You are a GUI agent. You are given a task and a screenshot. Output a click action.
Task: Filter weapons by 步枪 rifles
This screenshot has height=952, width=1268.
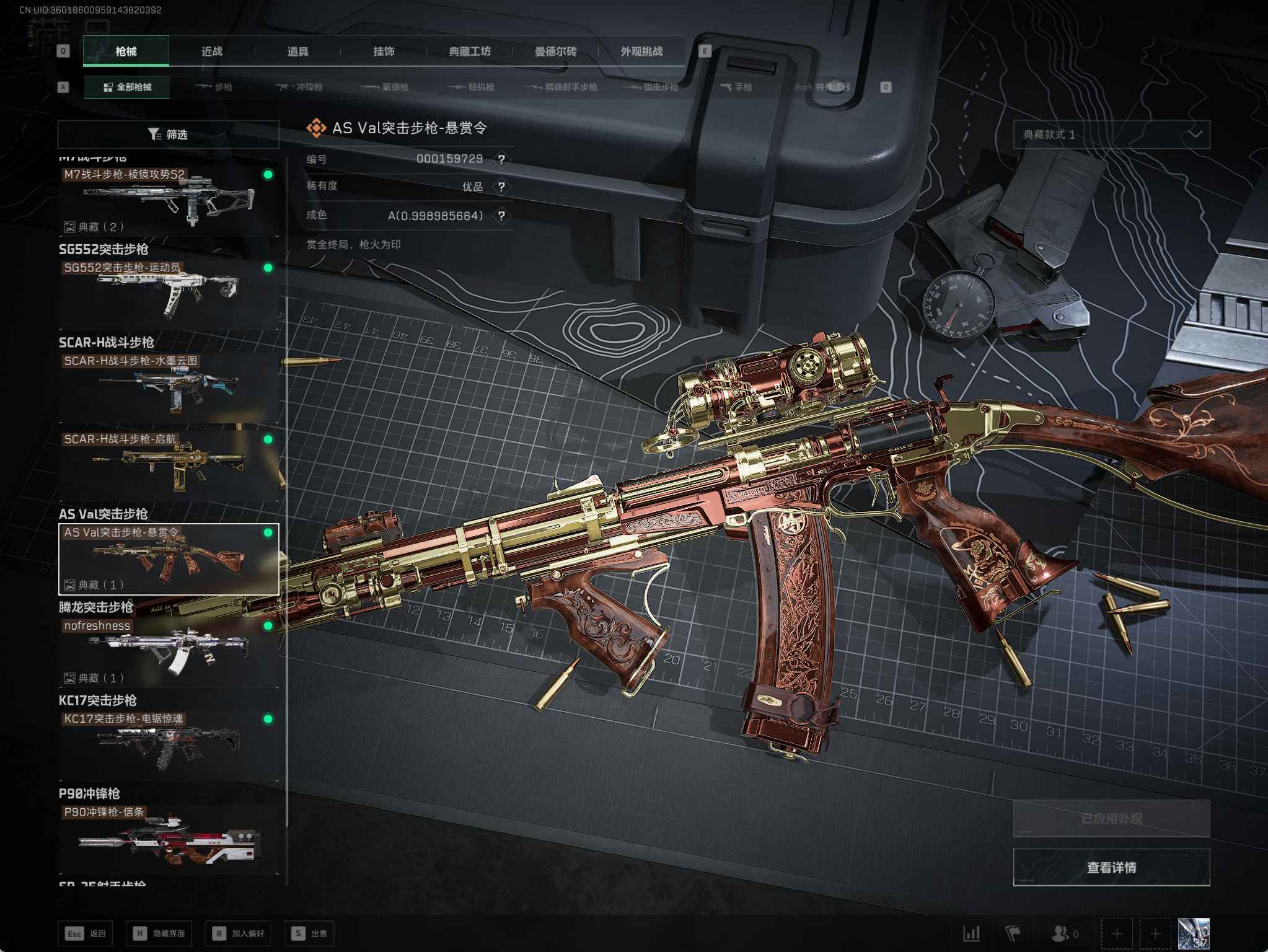[x=214, y=87]
